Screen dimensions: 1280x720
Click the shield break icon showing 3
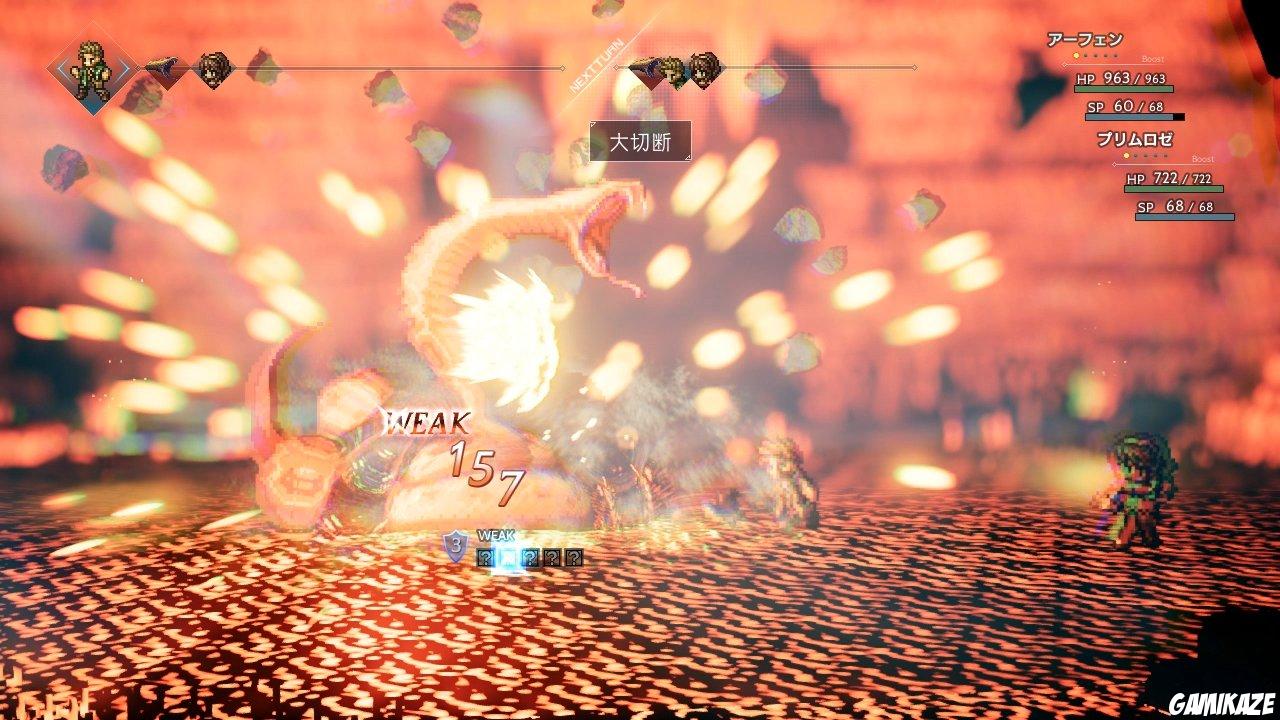pos(456,547)
